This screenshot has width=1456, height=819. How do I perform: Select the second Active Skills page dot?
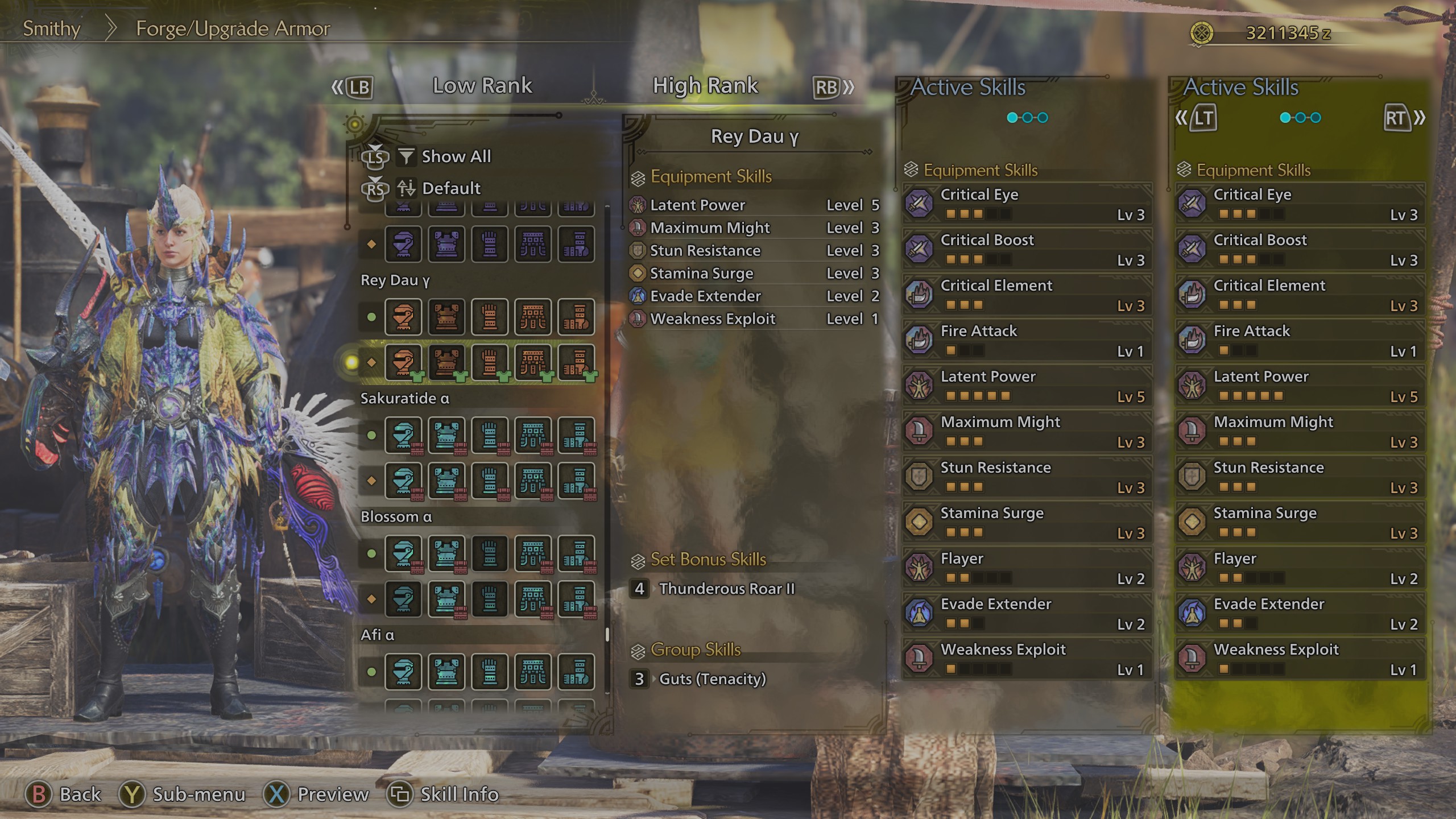(x=1028, y=117)
